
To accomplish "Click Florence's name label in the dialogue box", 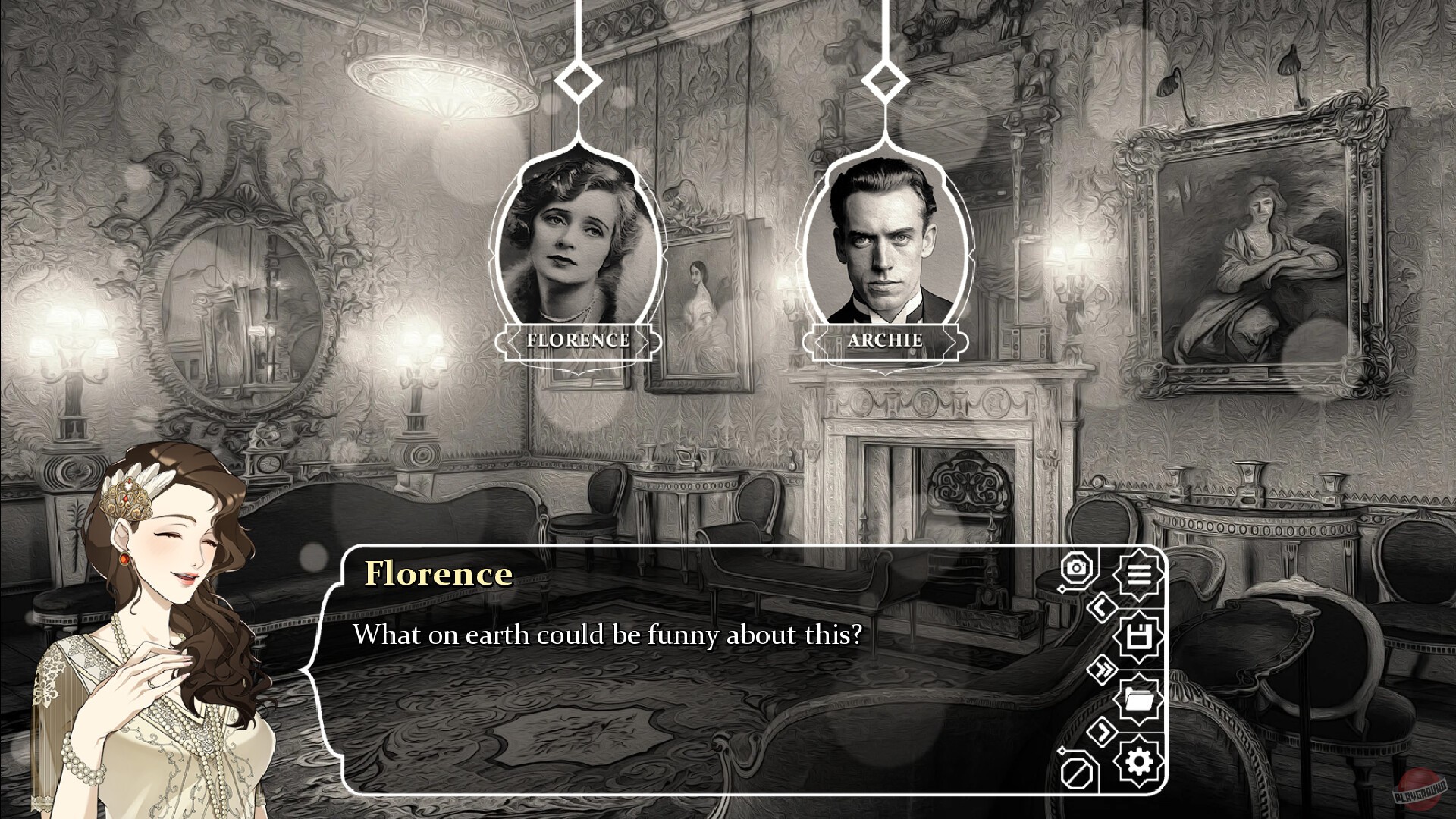I will [x=438, y=574].
